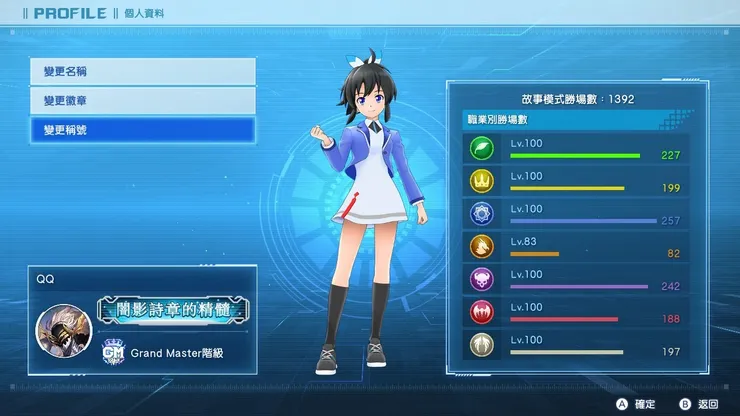Click the Grand Master rank badge
This screenshot has width=740, height=416.
tap(114, 352)
